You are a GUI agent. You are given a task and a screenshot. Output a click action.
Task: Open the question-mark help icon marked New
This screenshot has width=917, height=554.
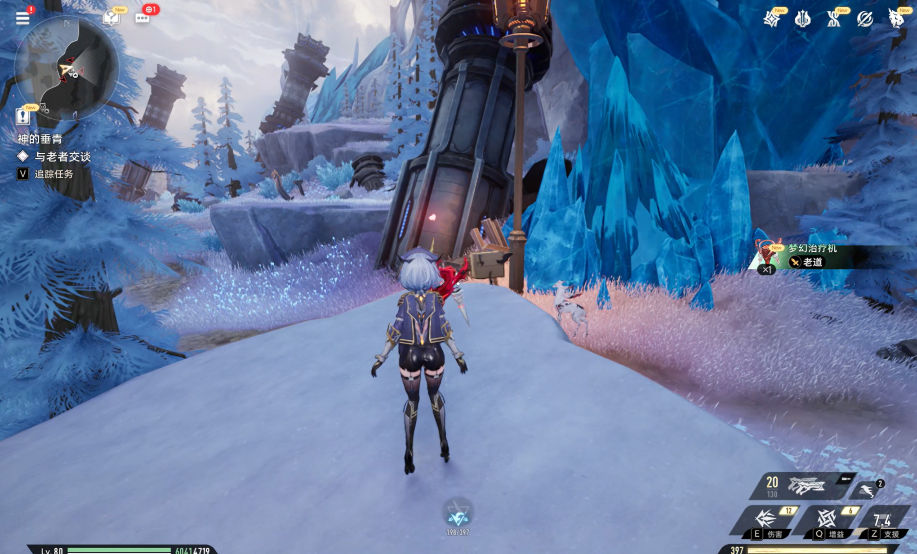point(111,17)
